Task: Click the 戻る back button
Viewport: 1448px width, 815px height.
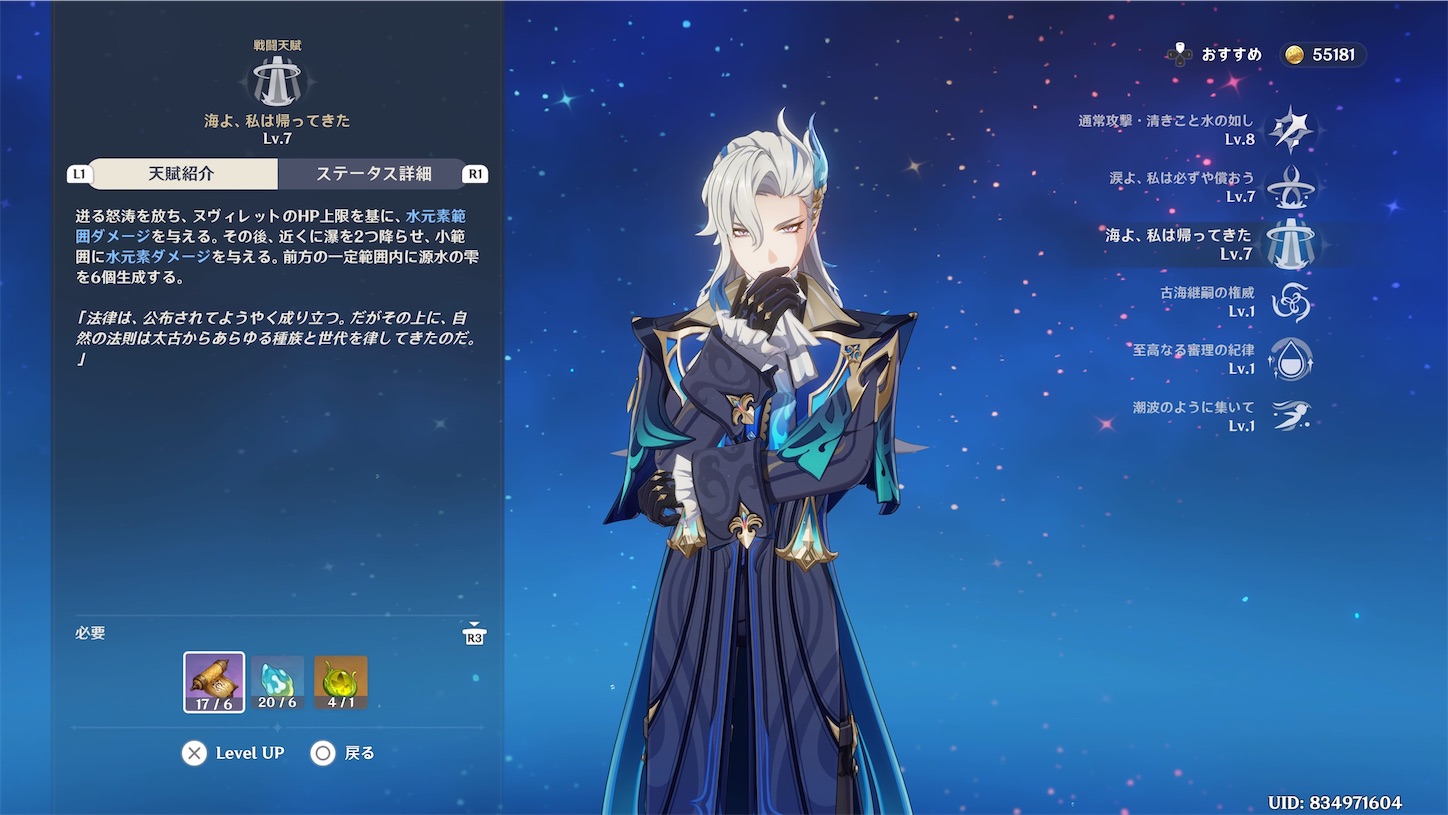Action: (345, 753)
